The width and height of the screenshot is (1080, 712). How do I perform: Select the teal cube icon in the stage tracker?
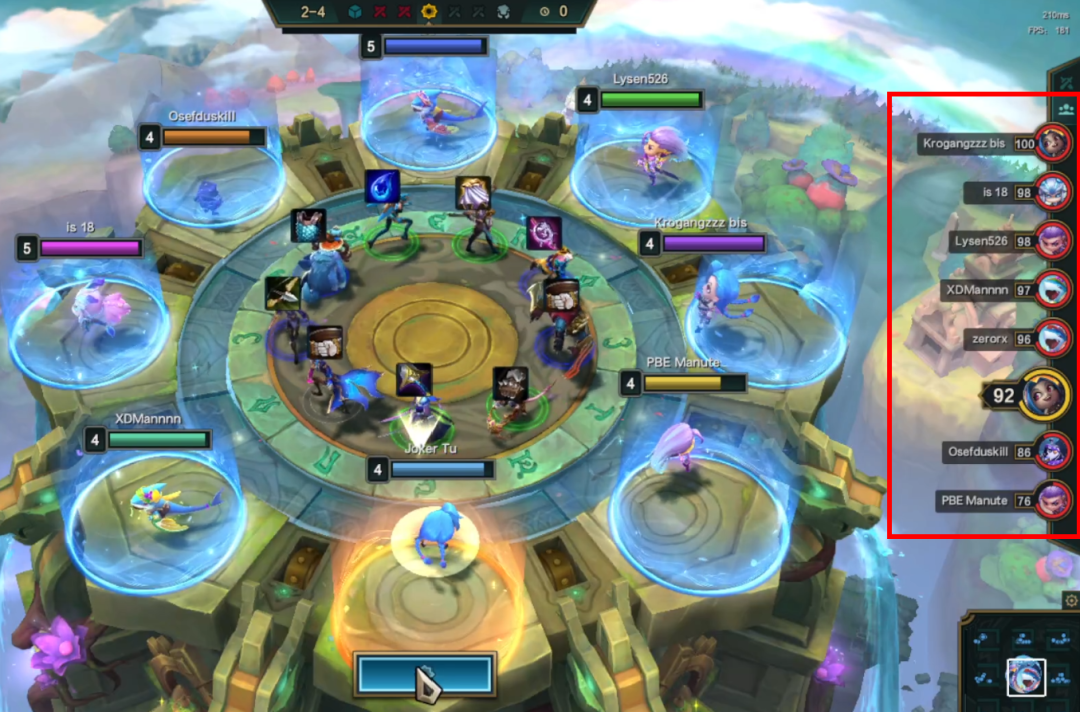357,12
